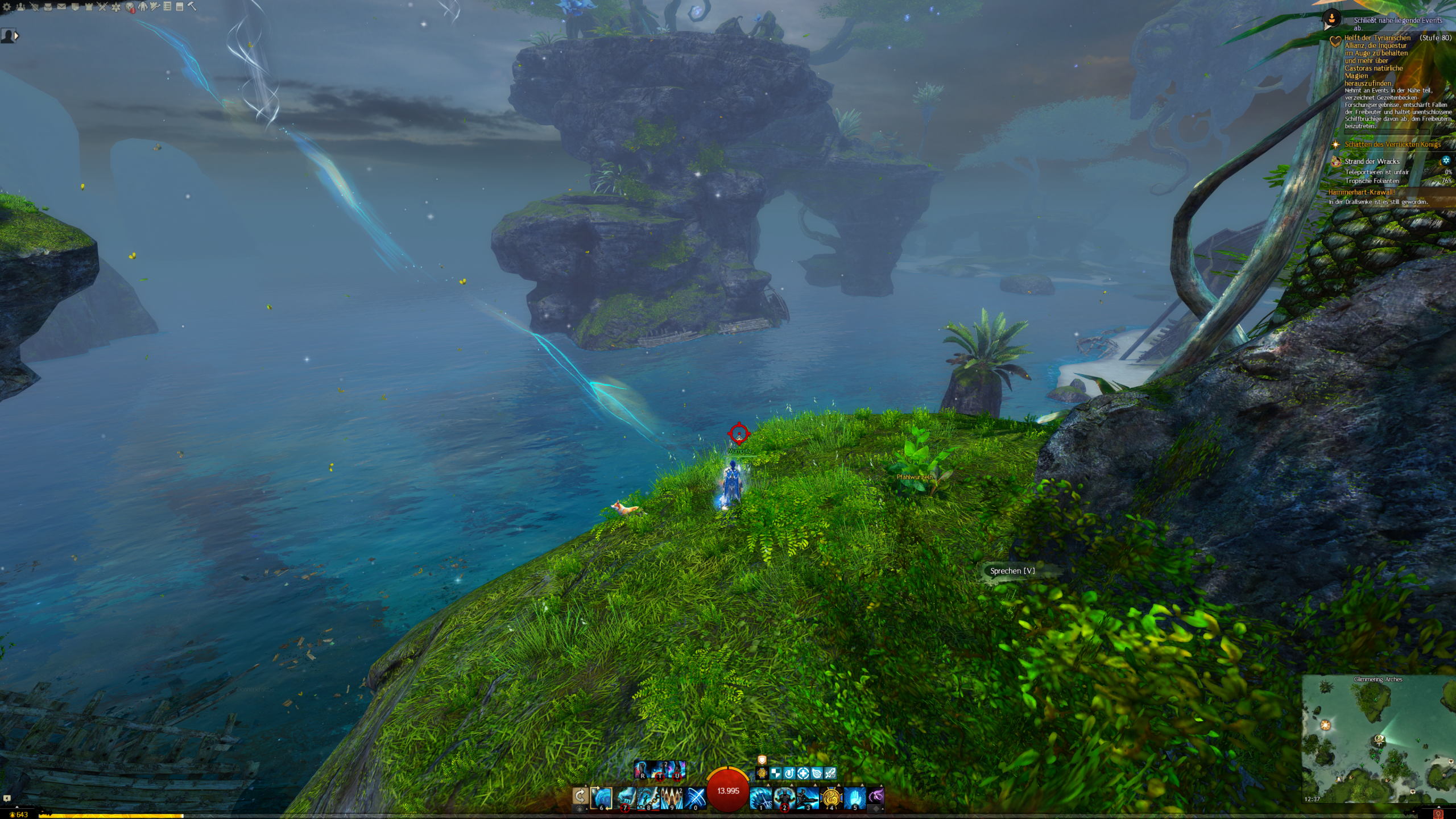Open the gear-shaped game menu
Image resolution: width=1456 pixels, height=819 pixels.
(7, 7)
